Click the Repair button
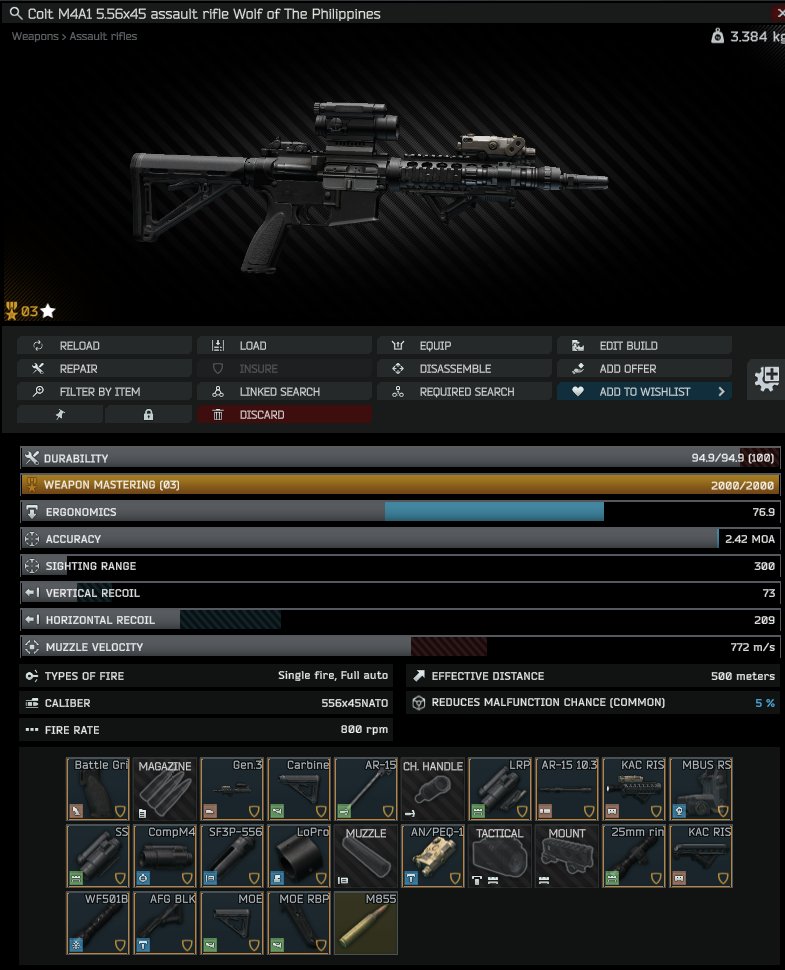Screen dimensions: 785x970 point(104,369)
